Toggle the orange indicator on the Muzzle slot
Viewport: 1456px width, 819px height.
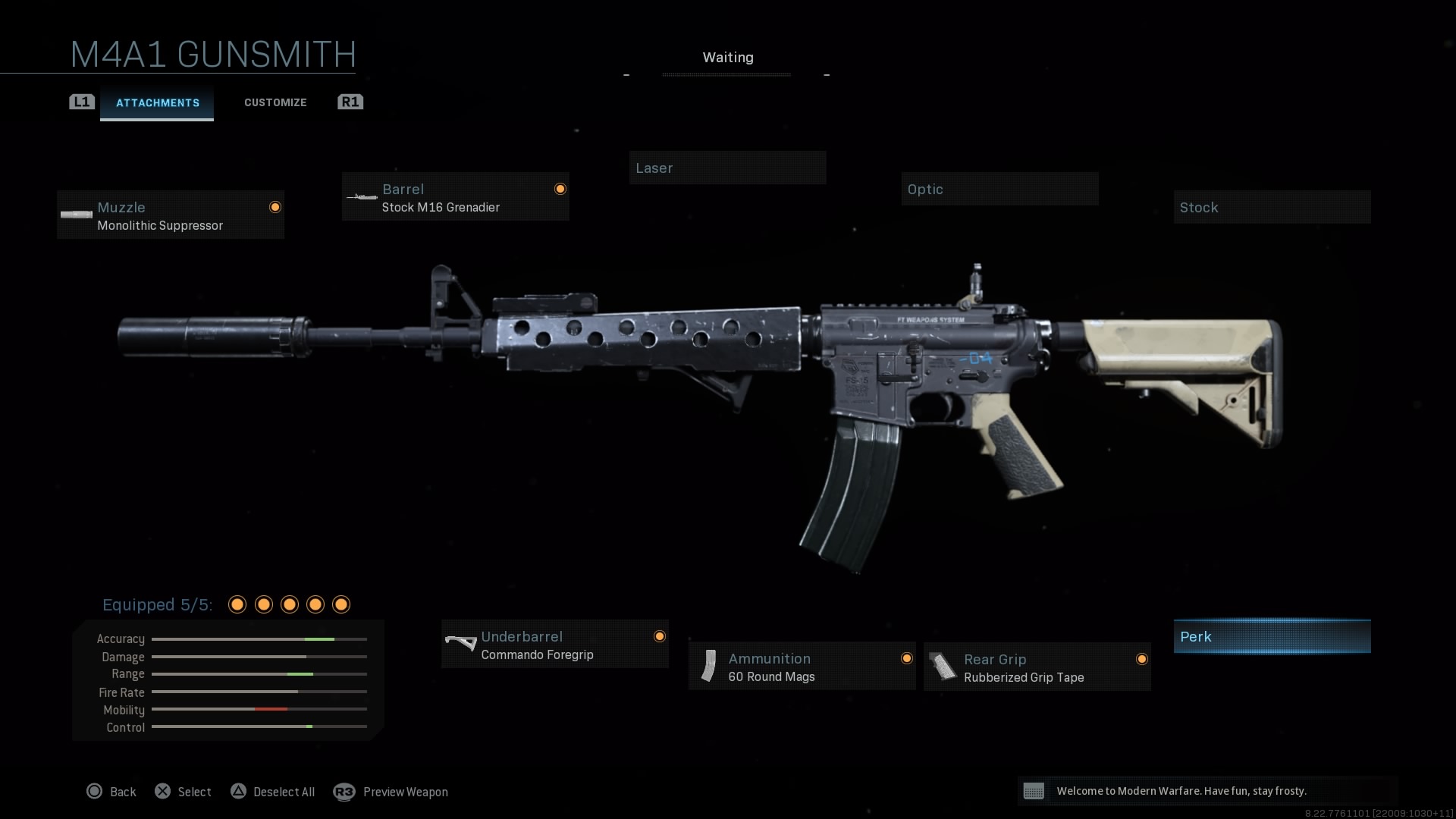click(x=275, y=206)
